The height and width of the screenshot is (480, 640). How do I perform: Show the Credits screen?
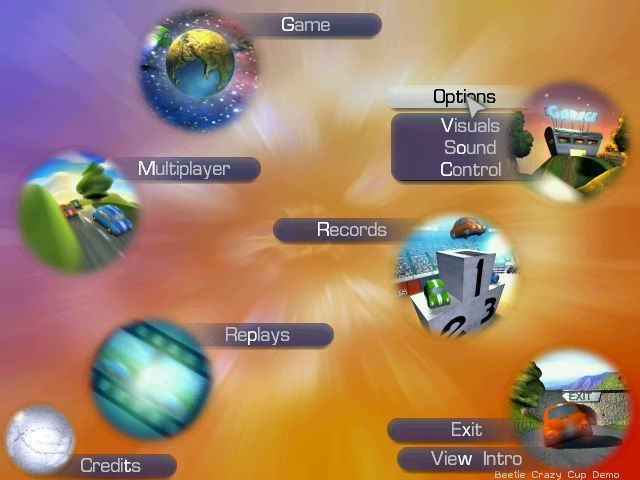[110, 466]
